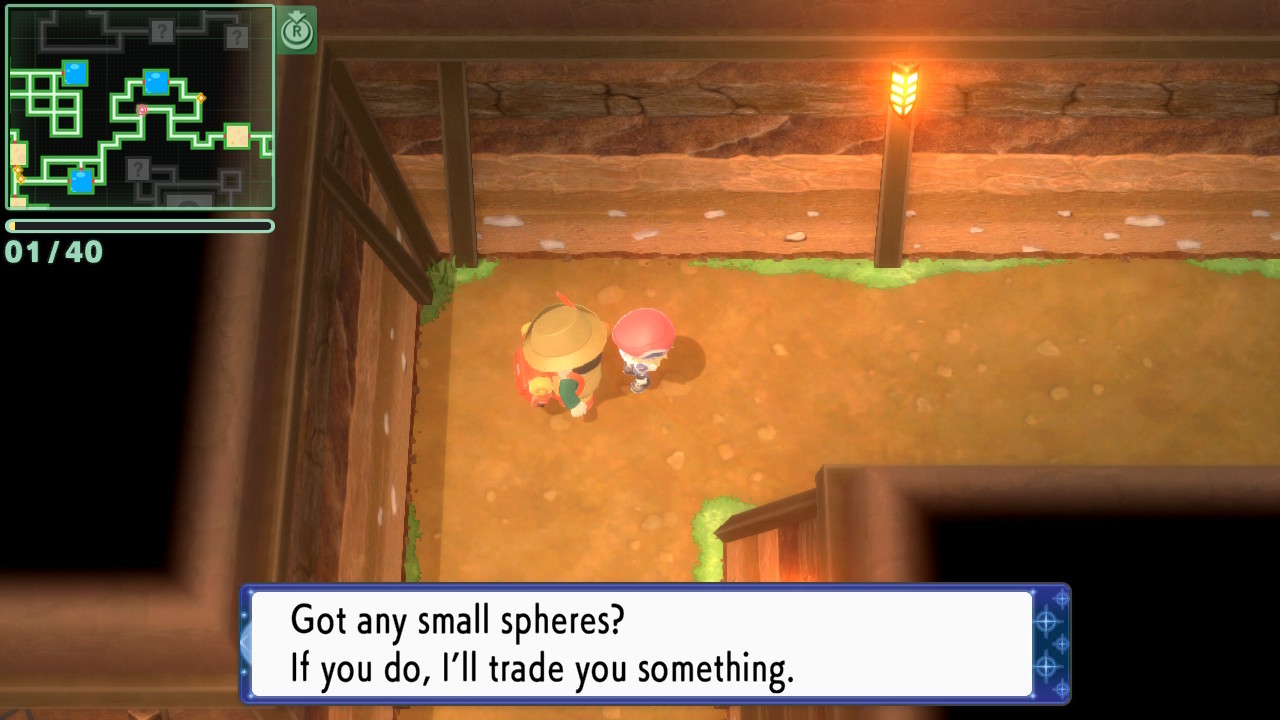This screenshot has width=1280, height=720.
Task: Select the yellow digging spot marker near the player
Action: (201, 98)
